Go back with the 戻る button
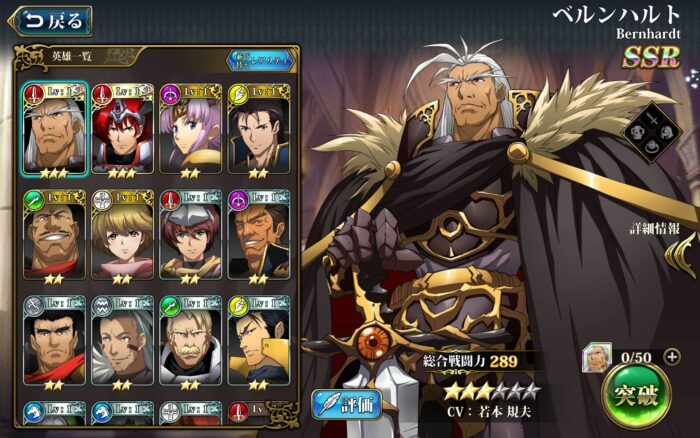This screenshot has height=438, width=700. (48, 19)
